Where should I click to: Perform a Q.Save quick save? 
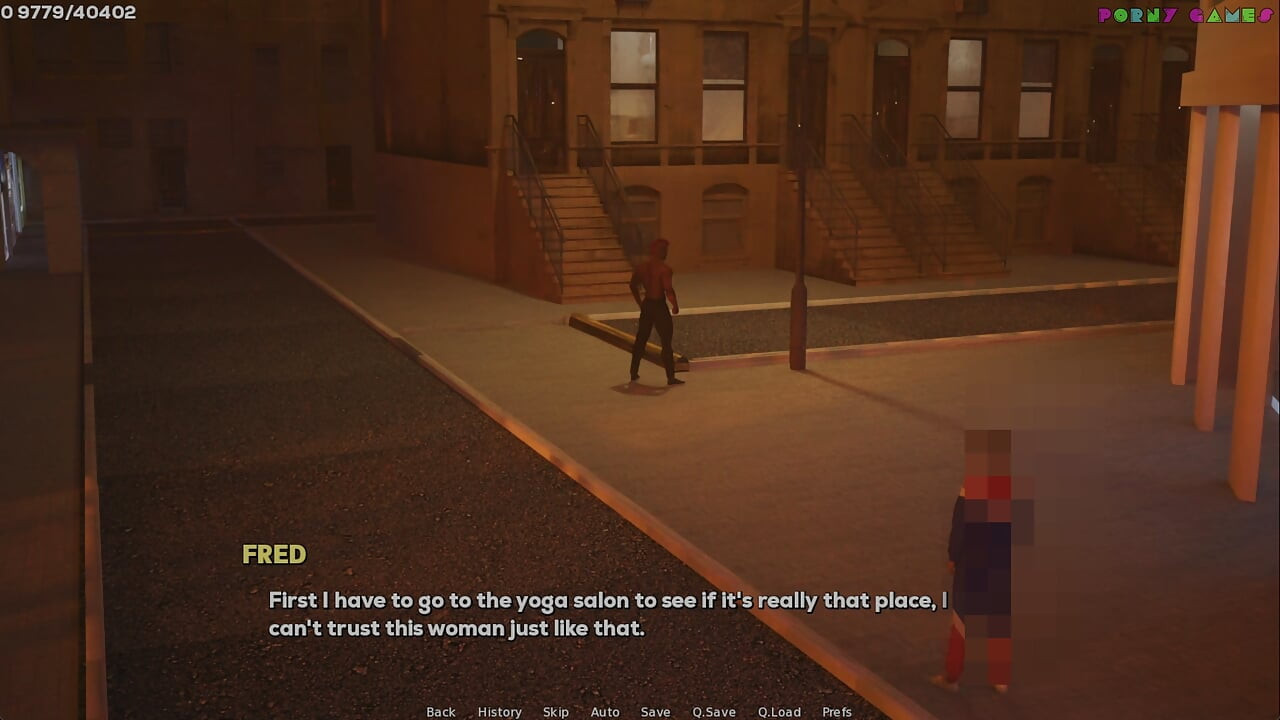click(714, 711)
